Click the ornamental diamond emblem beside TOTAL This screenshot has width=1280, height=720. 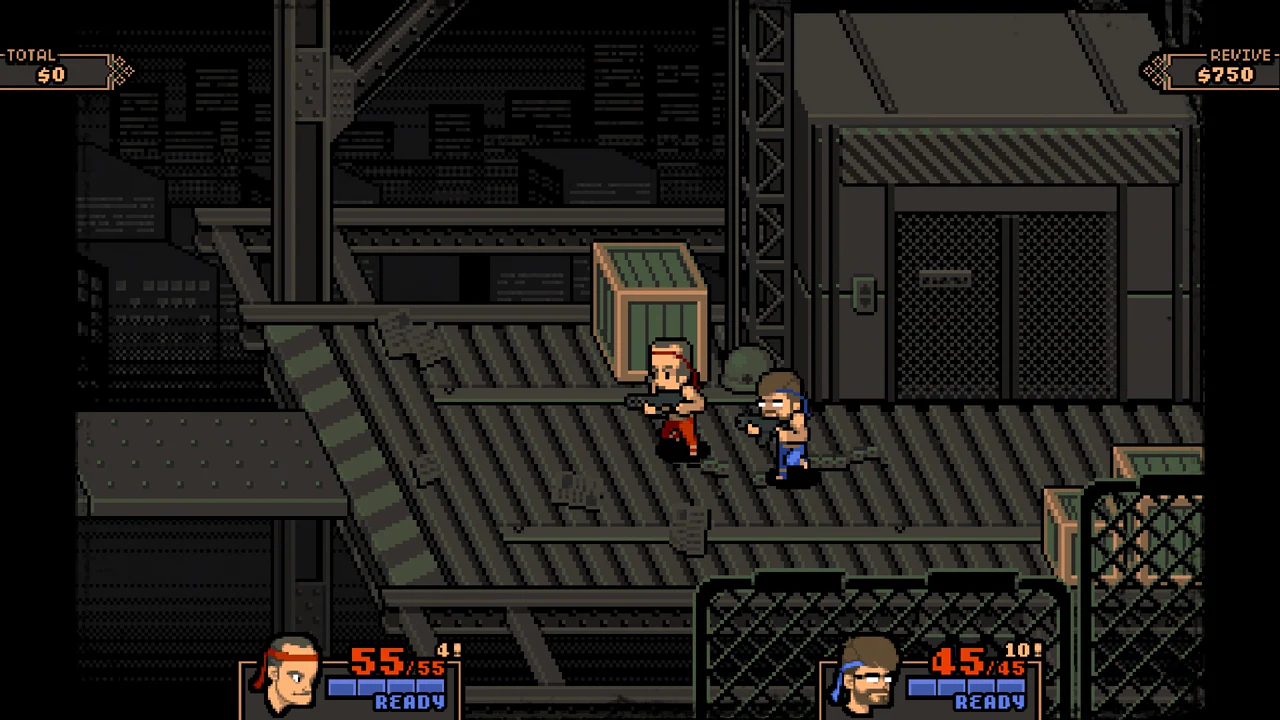point(120,70)
